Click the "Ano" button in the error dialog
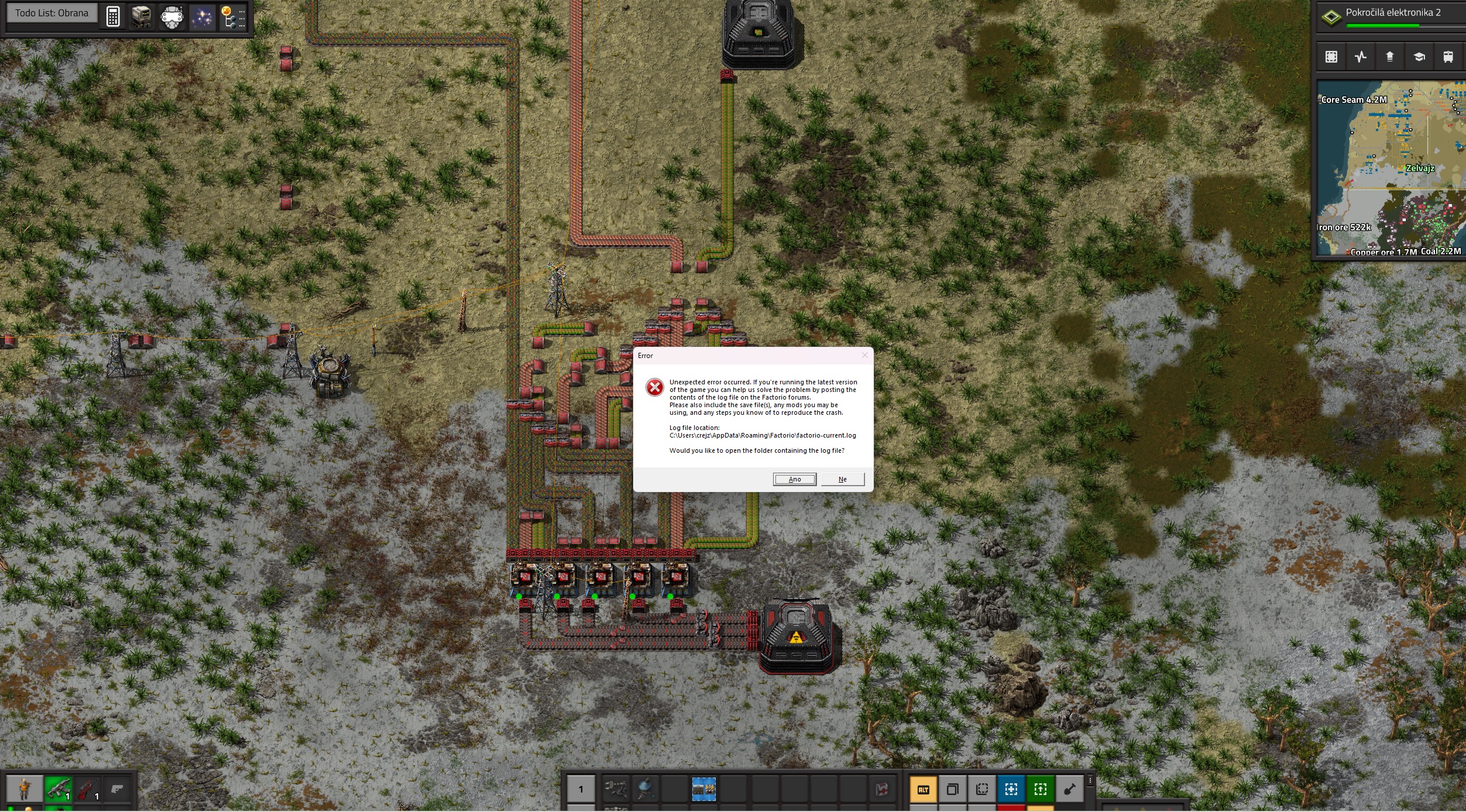The height and width of the screenshot is (812, 1466). (x=794, y=479)
